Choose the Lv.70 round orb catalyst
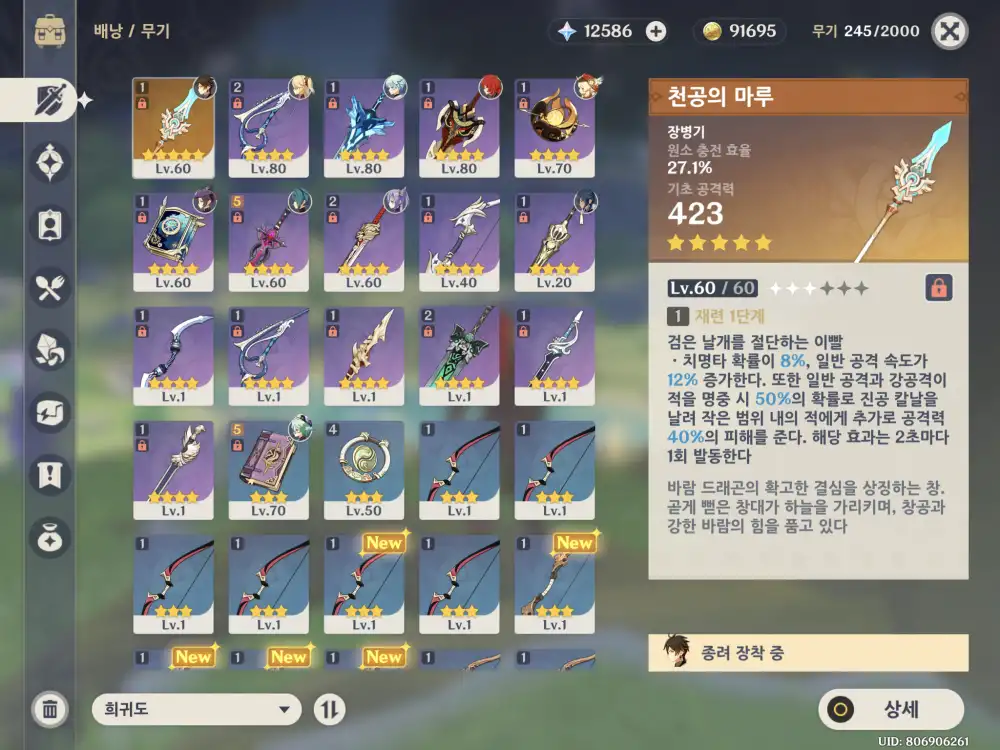Image resolution: width=1000 pixels, height=750 pixels. [x=555, y=127]
